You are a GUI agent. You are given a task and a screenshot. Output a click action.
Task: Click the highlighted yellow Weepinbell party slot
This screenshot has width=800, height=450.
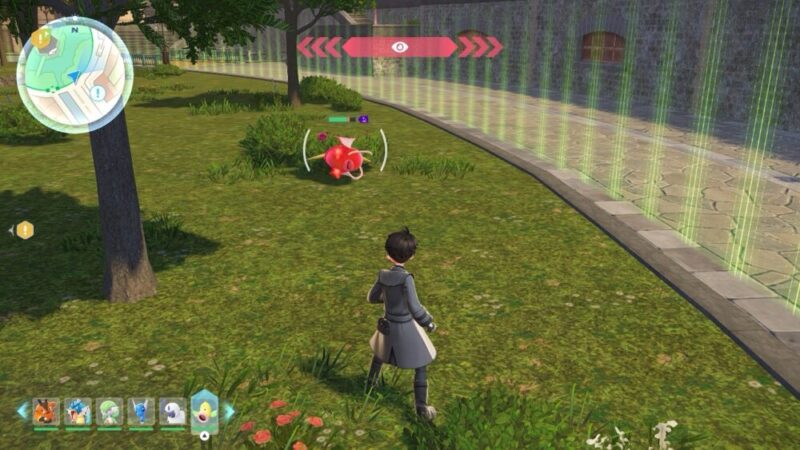click(205, 410)
